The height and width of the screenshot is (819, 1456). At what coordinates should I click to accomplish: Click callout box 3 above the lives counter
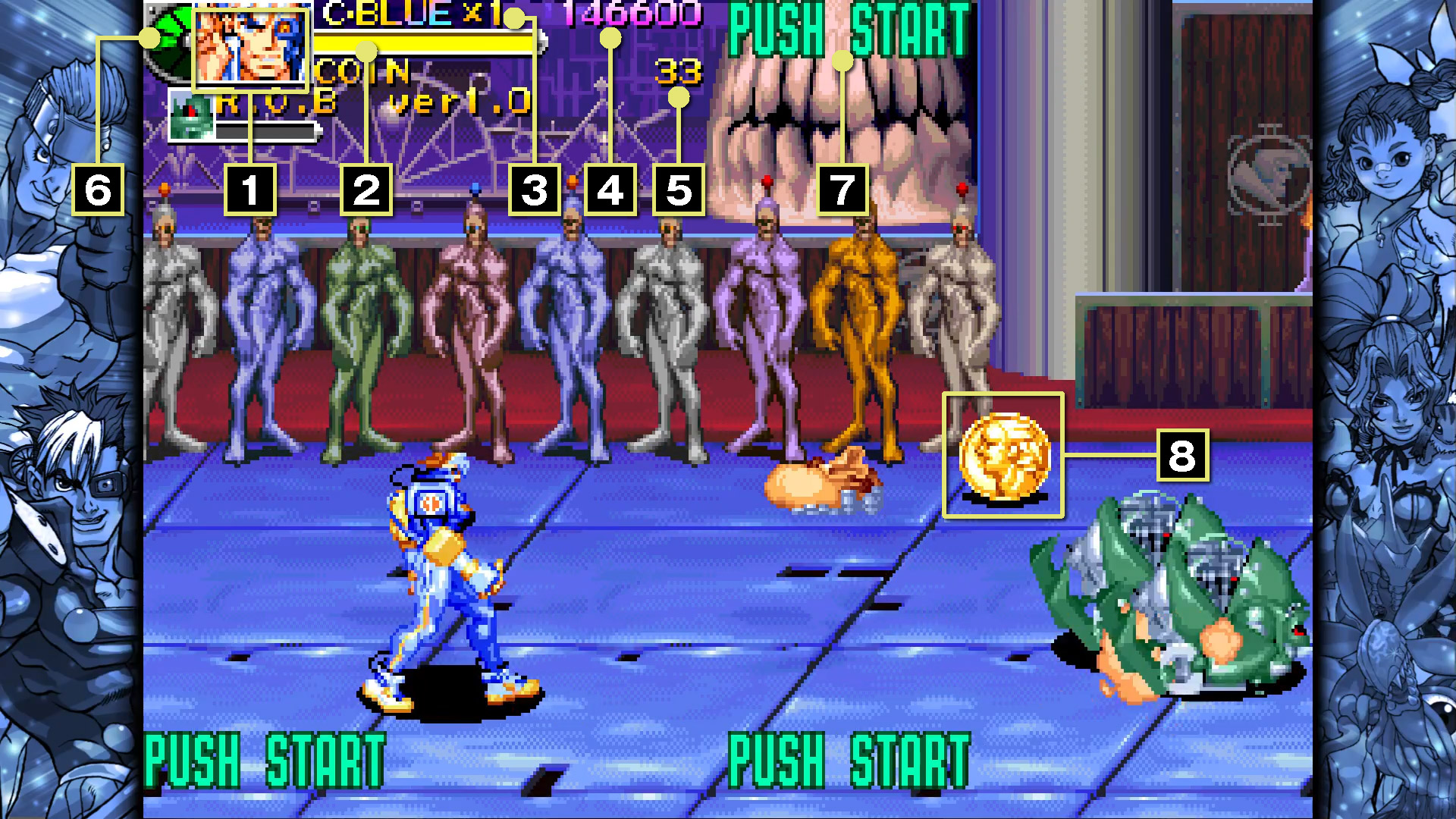coord(535,191)
